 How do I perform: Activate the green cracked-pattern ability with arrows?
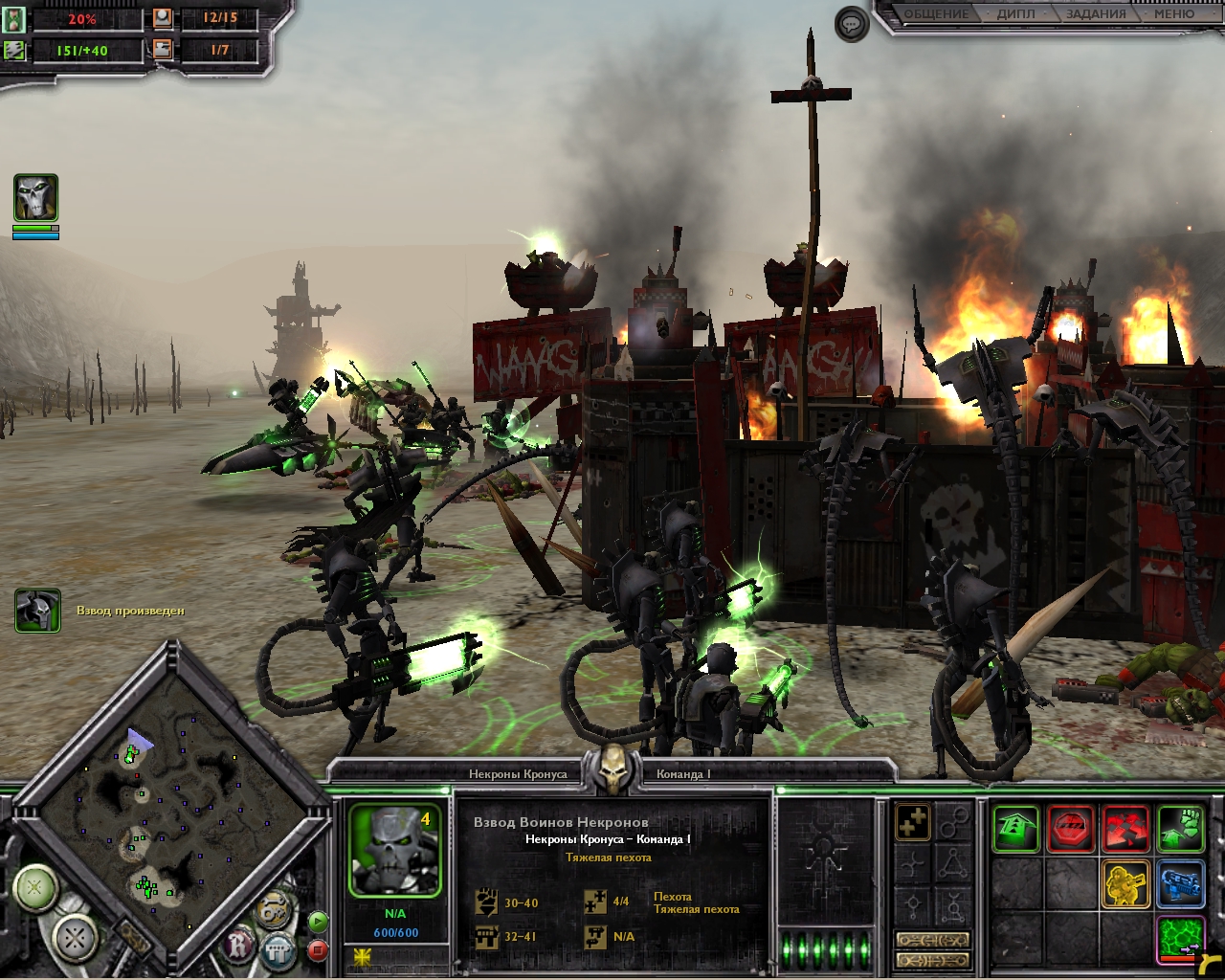tap(1180, 938)
